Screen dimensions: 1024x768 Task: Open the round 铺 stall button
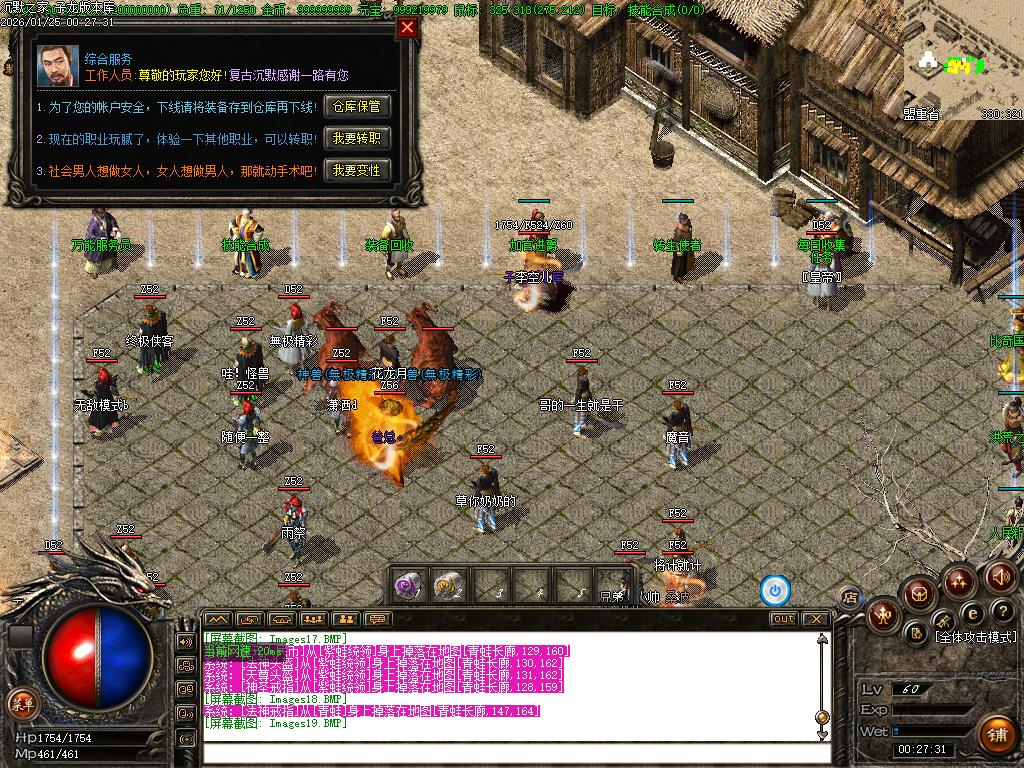point(996,735)
